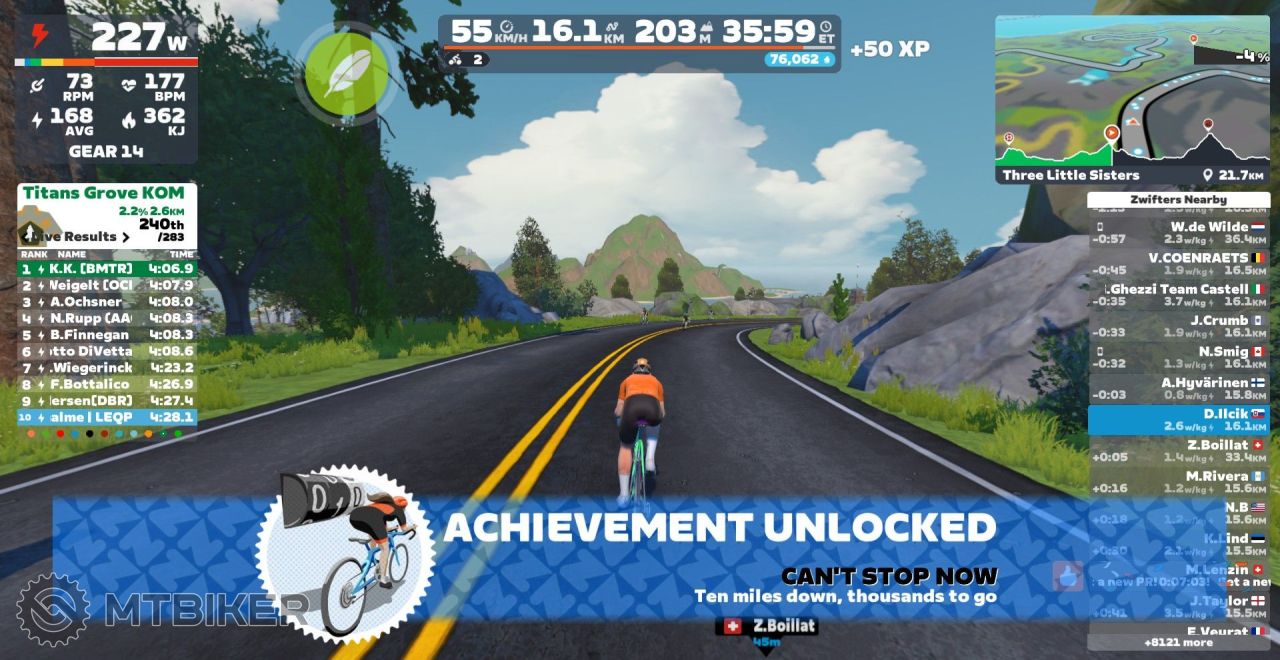The height and width of the screenshot is (660, 1280).
Task: Click the Z.Boillat name tag above the rider
Action: [767, 626]
